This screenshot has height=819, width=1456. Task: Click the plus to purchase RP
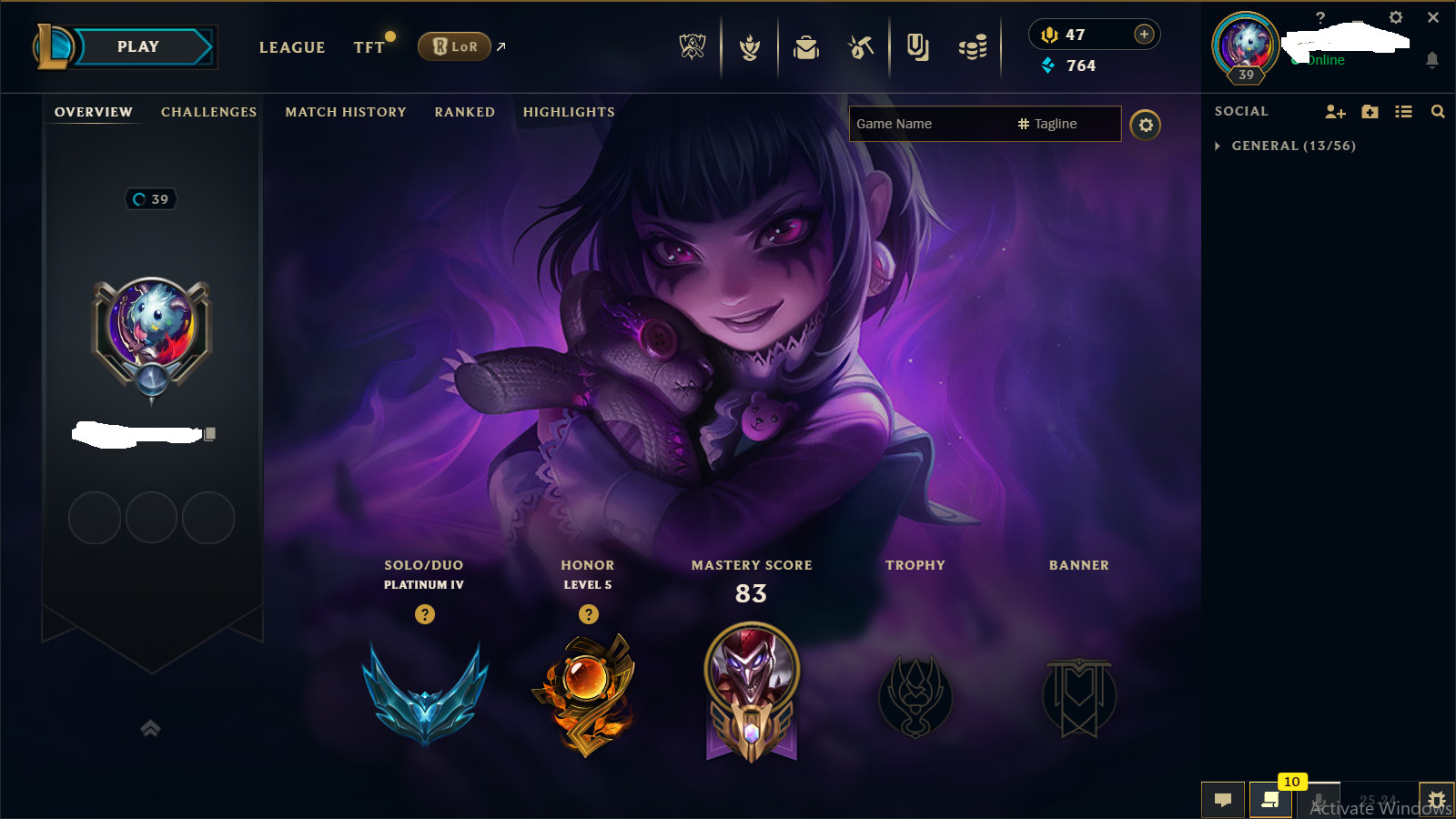(x=1142, y=34)
